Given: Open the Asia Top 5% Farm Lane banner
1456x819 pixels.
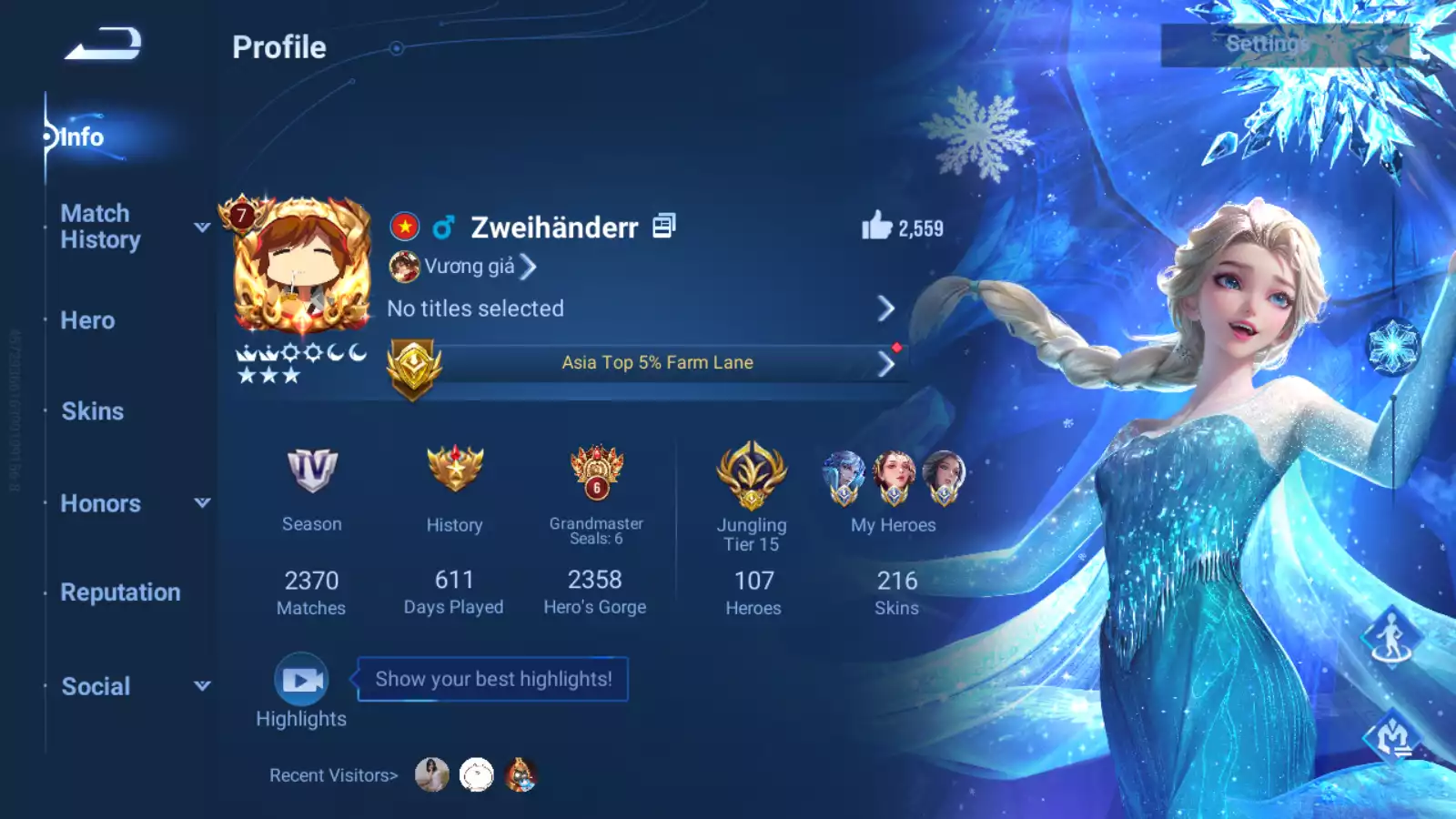Looking at the screenshot, I should [x=657, y=363].
